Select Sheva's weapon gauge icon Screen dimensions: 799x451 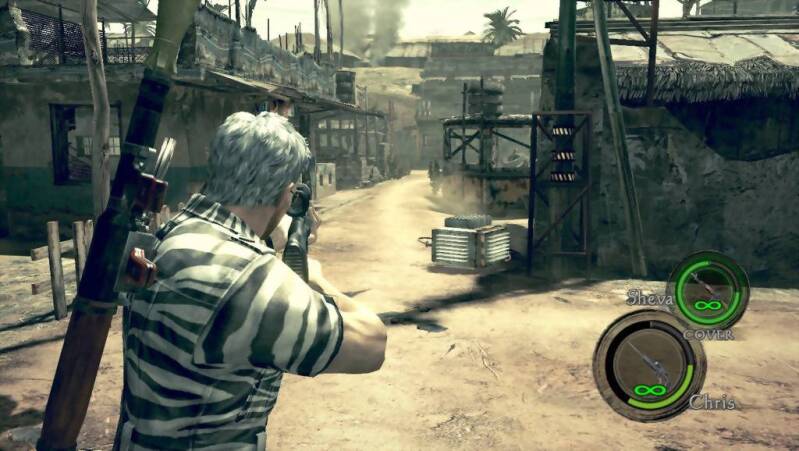pyautogui.click(x=707, y=289)
